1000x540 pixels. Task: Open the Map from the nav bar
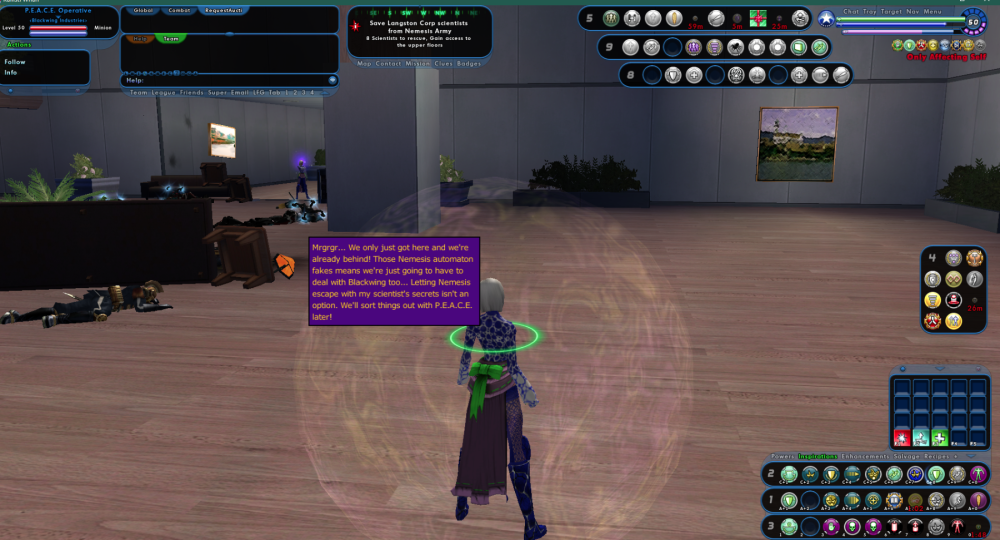365,63
